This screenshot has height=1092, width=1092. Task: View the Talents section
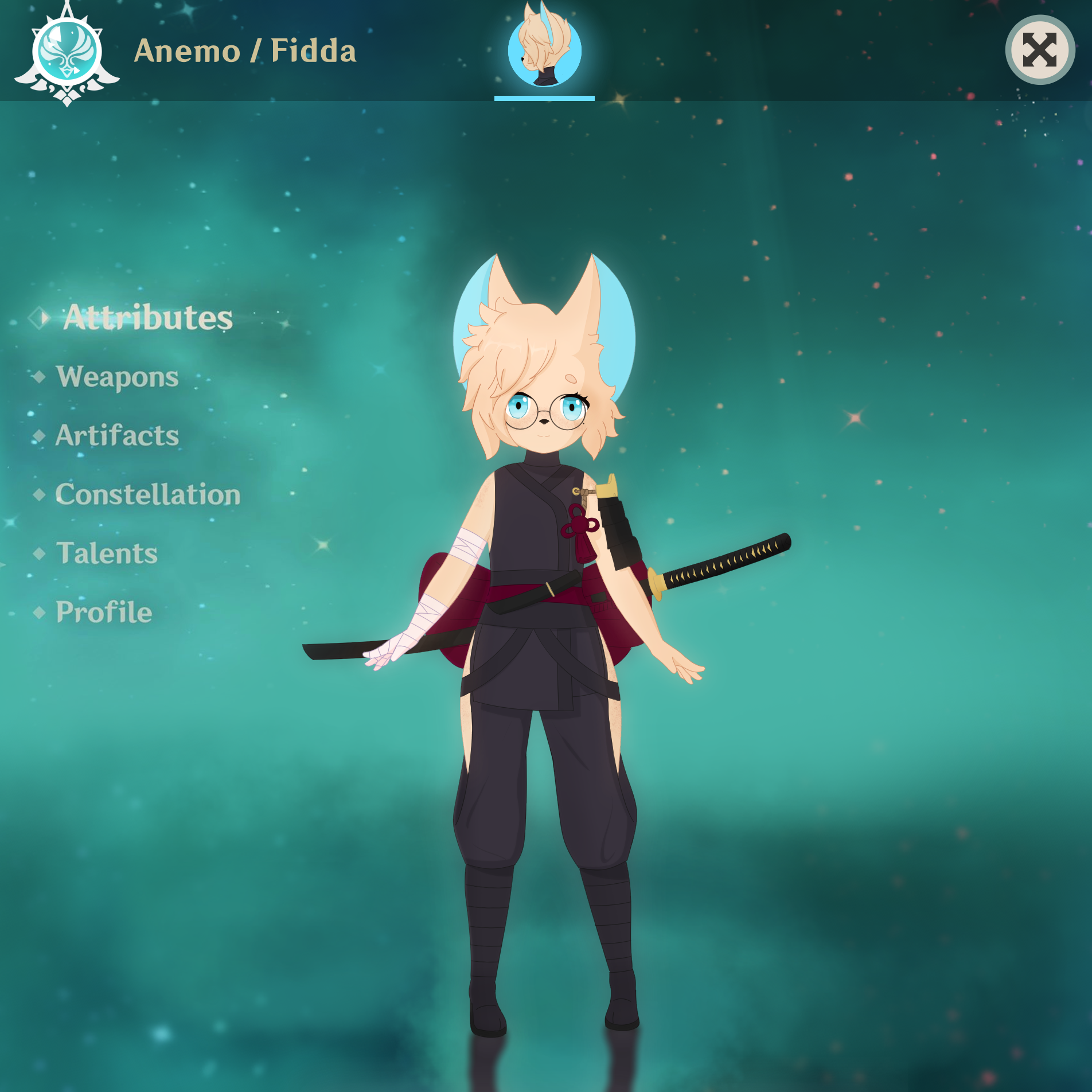coord(105,553)
